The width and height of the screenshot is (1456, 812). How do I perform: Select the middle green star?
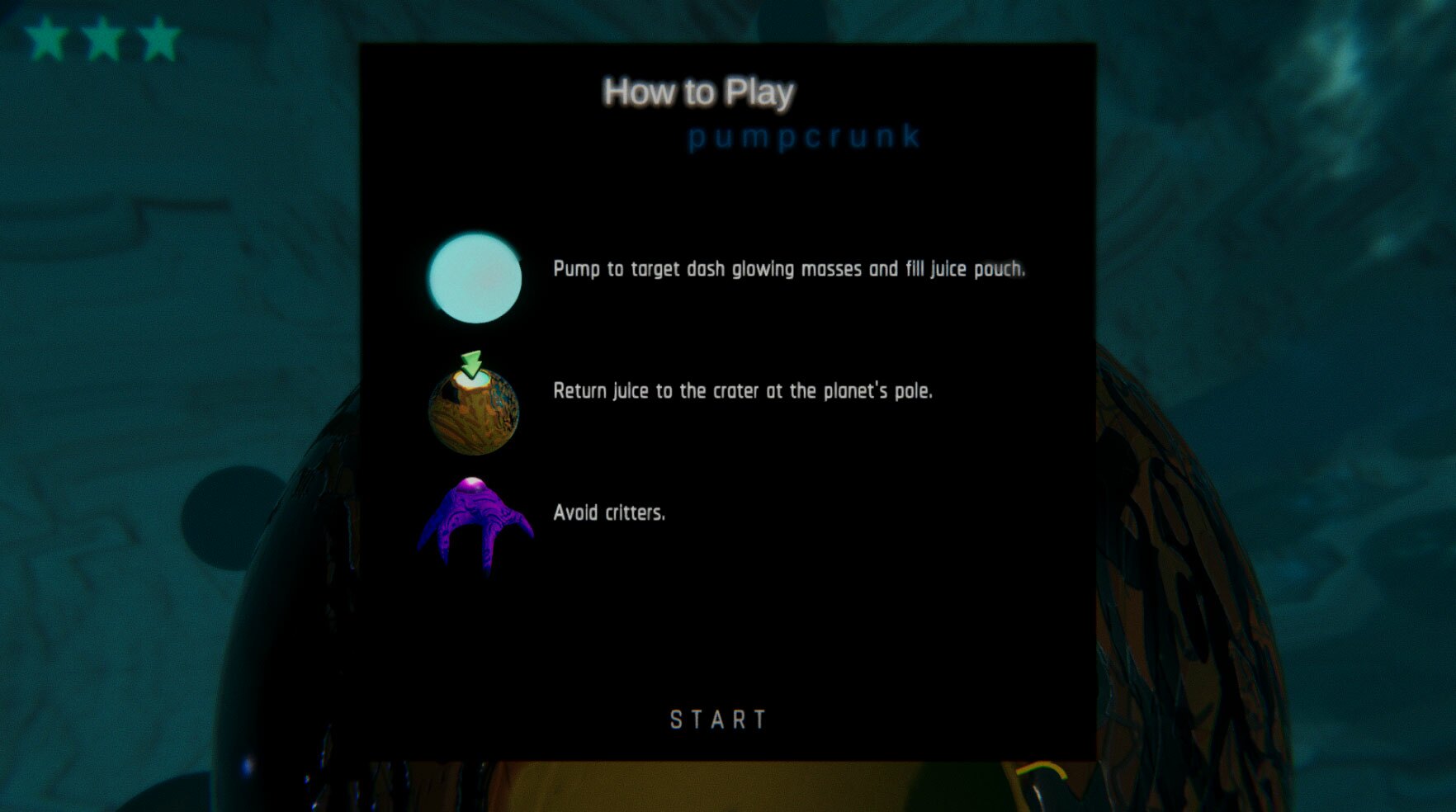(103, 37)
